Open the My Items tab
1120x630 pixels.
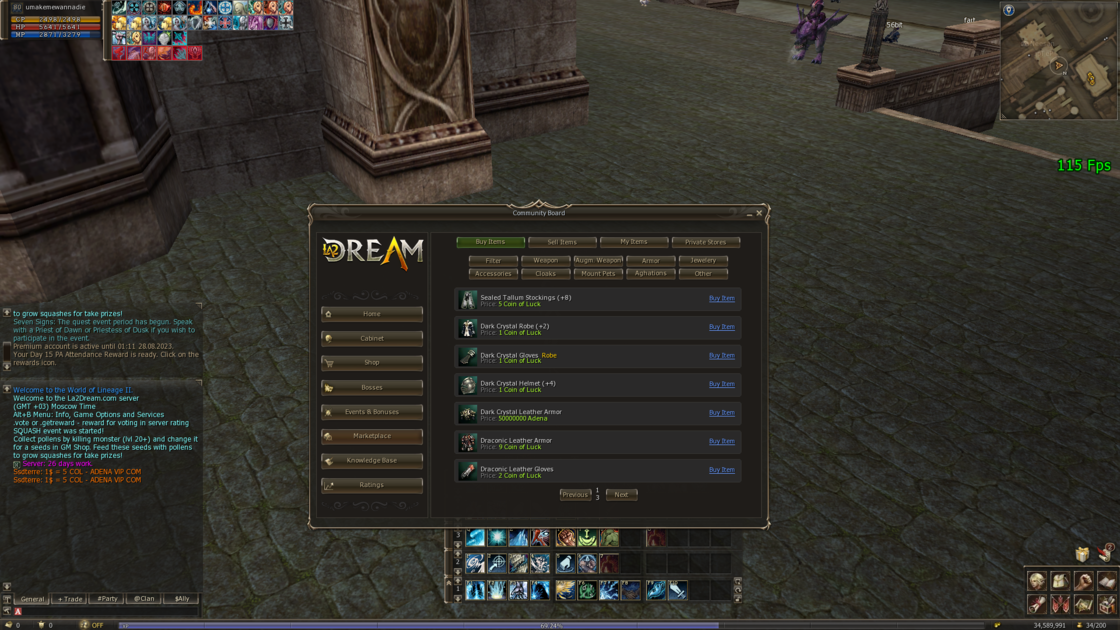[x=634, y=242]
